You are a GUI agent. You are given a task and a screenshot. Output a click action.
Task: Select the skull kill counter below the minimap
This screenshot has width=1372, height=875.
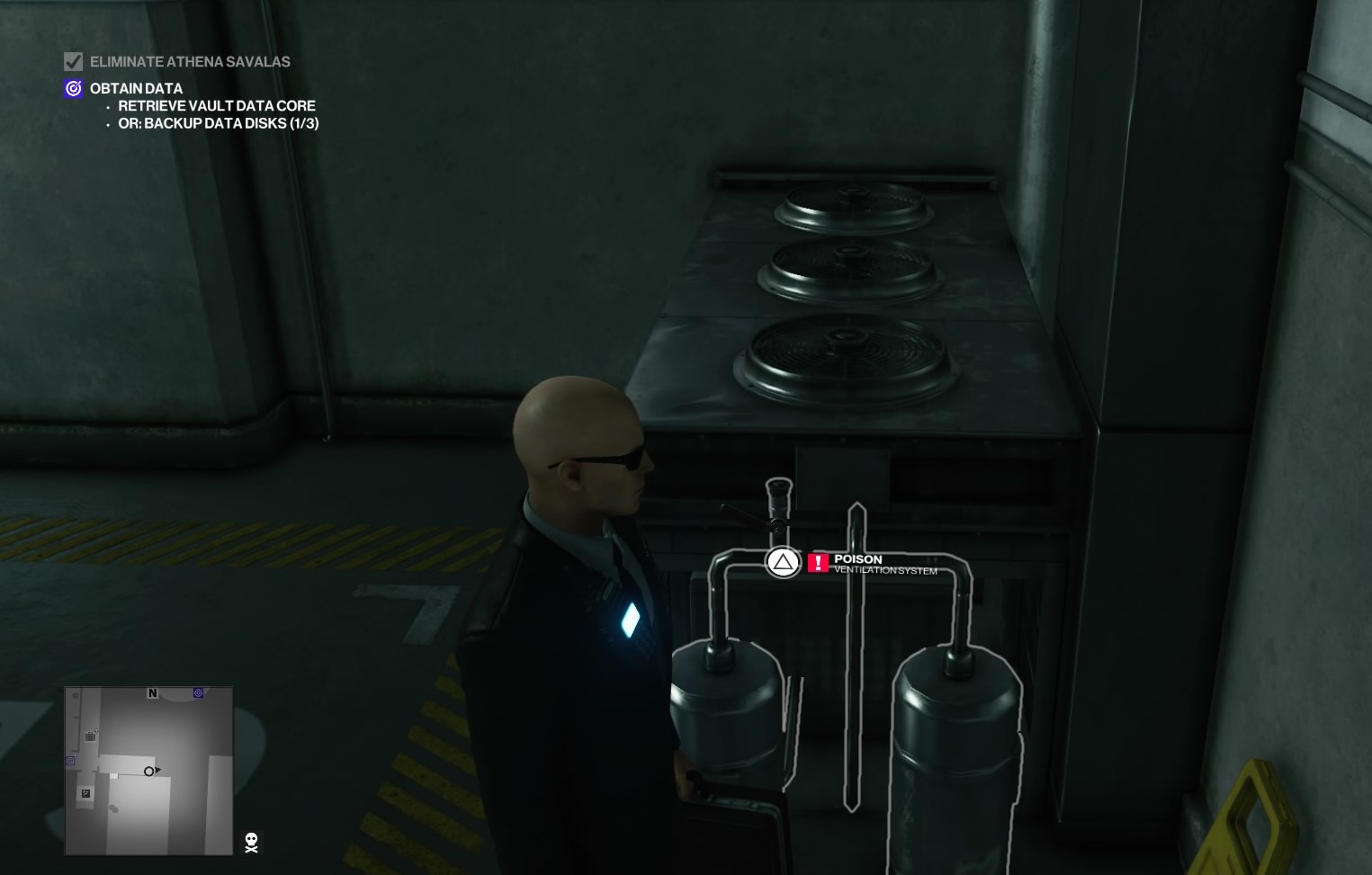click(x=250, y=844)
